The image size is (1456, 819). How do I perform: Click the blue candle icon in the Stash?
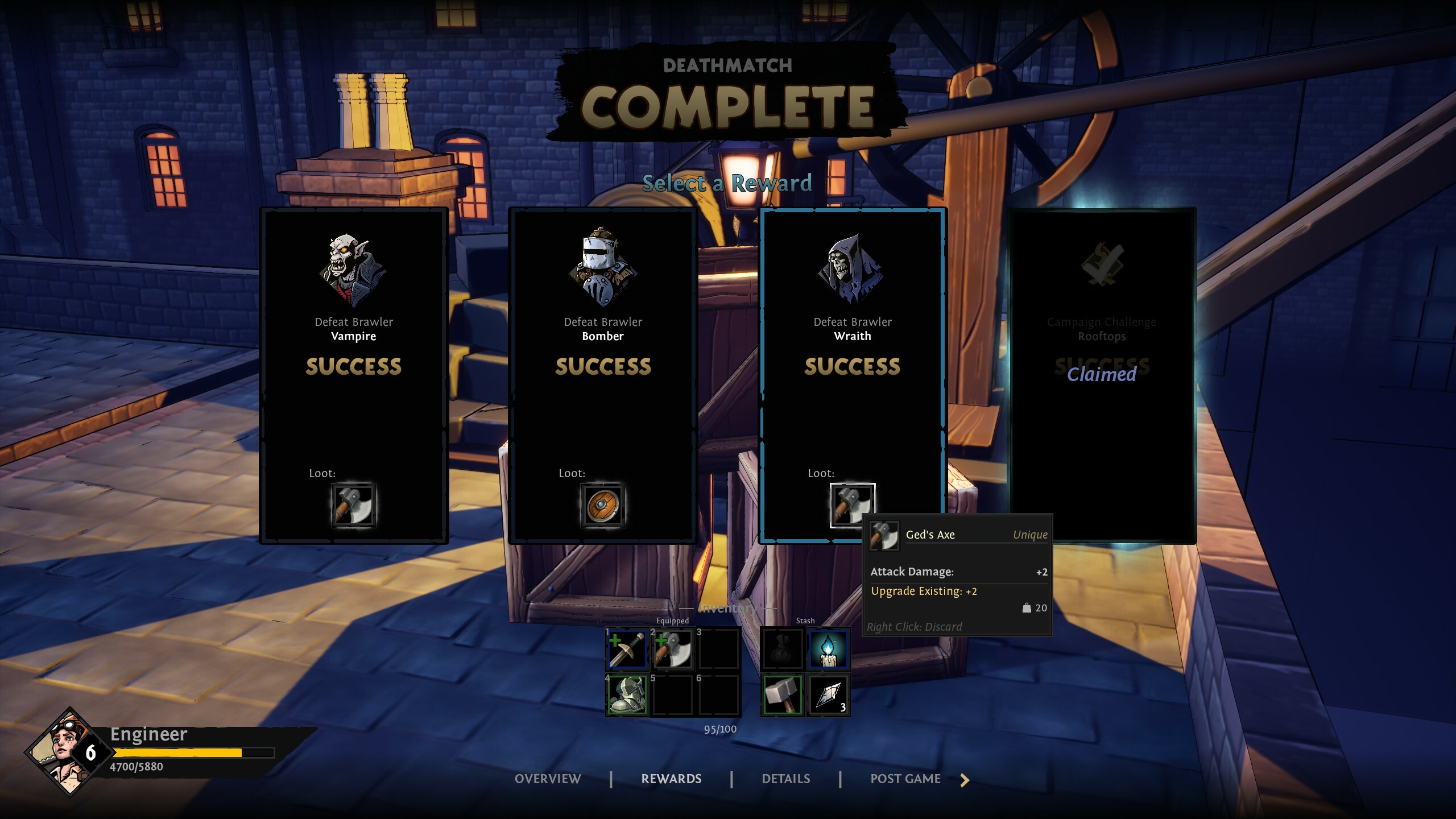pos(829,650)
